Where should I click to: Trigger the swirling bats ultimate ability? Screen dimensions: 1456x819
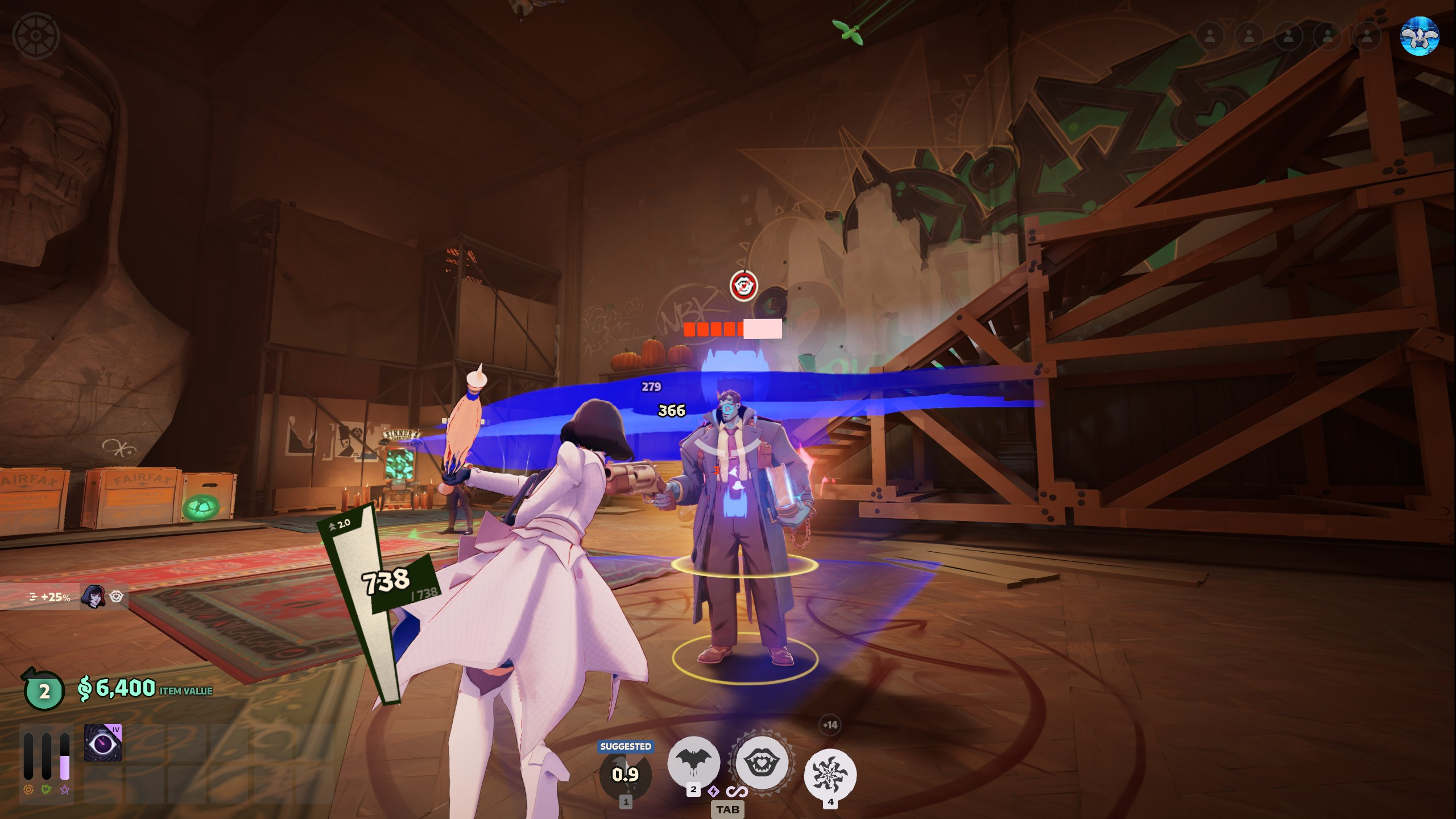[830, 775]
